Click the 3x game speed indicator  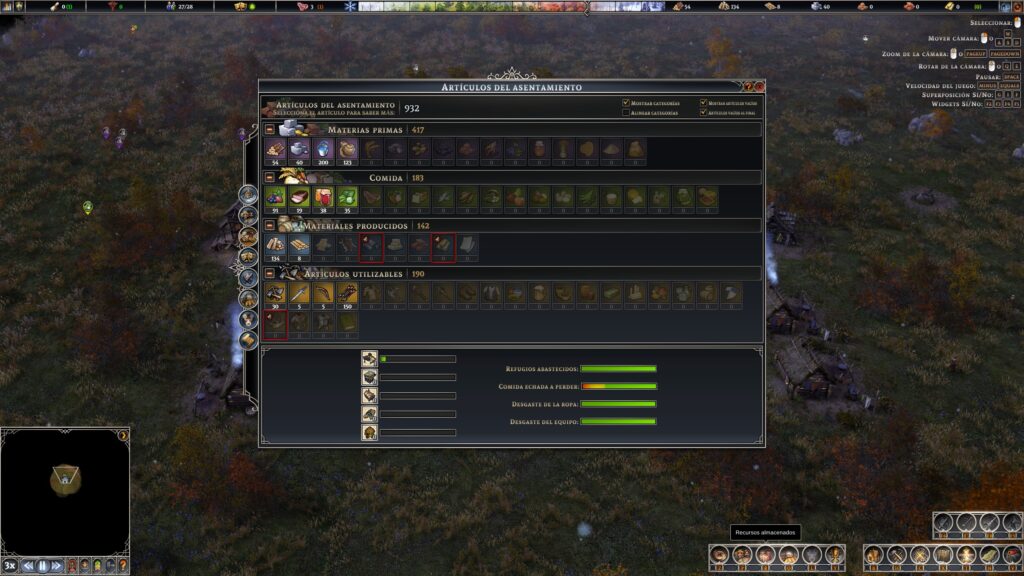click(10, 566)
